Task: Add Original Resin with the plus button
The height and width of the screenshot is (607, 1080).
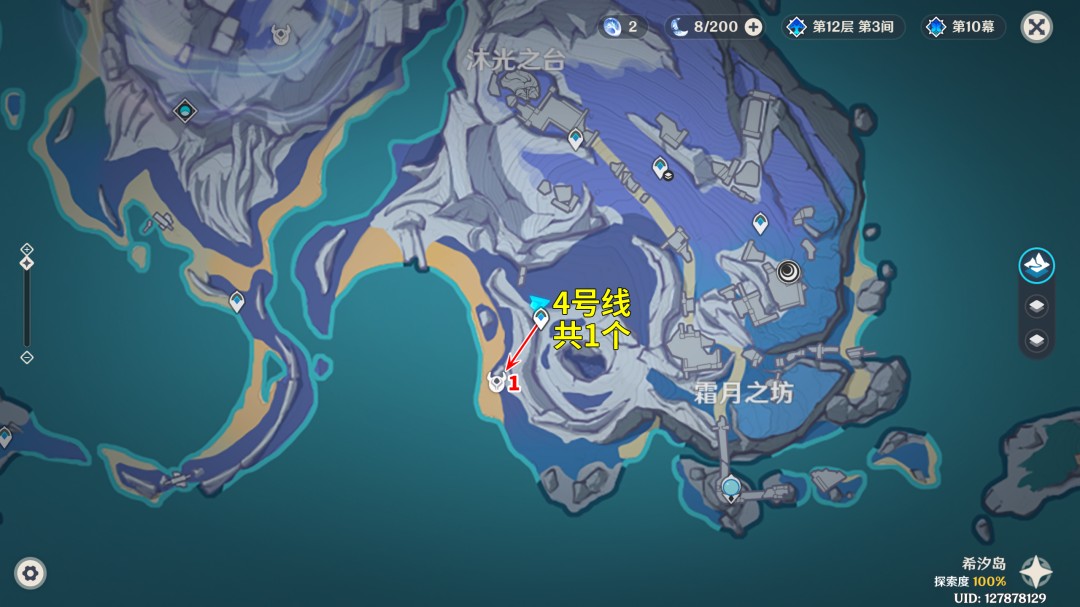Action: (753, 27)
